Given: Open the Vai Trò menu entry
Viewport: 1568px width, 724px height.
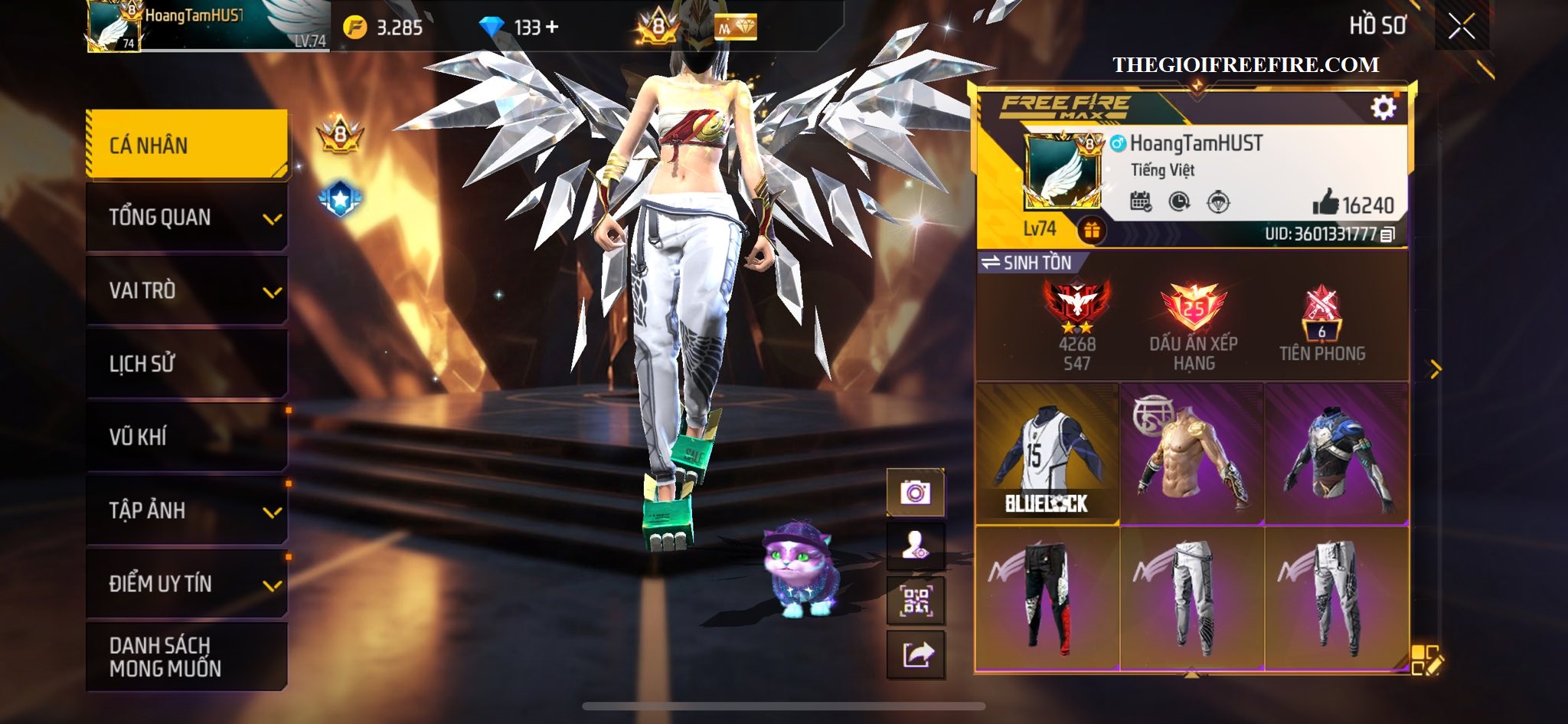Looking at the screenshot, I should coord(187,290).
